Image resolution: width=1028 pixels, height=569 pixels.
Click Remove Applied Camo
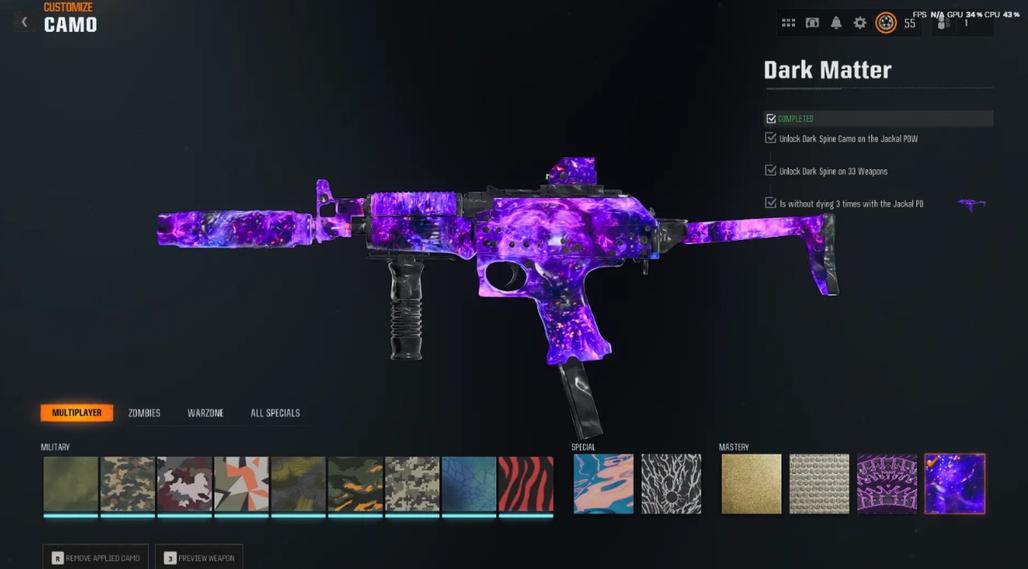(96, 557)
